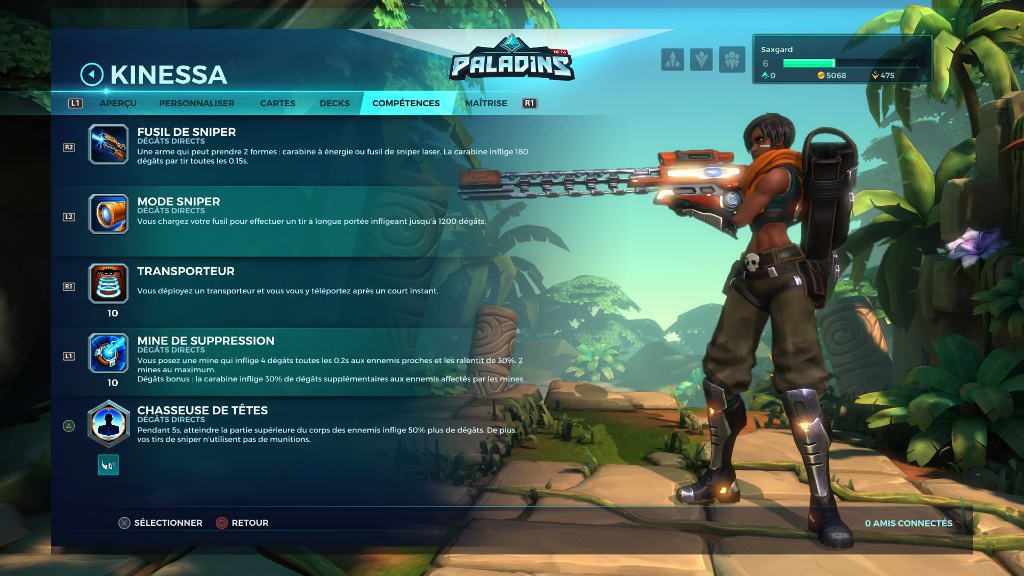Select the Fusil de Sniper ability icon
1024x576 pixels.
click(x=108, y=144)
